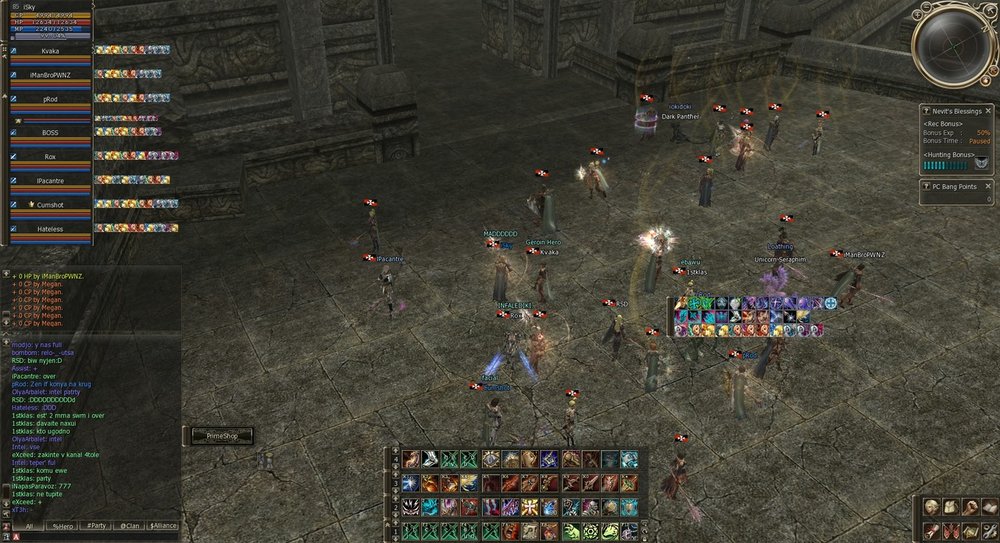This screenshot has height=543, width=1000.
Task: Select party member iManBroPWNZ
Action: point(50,76)
